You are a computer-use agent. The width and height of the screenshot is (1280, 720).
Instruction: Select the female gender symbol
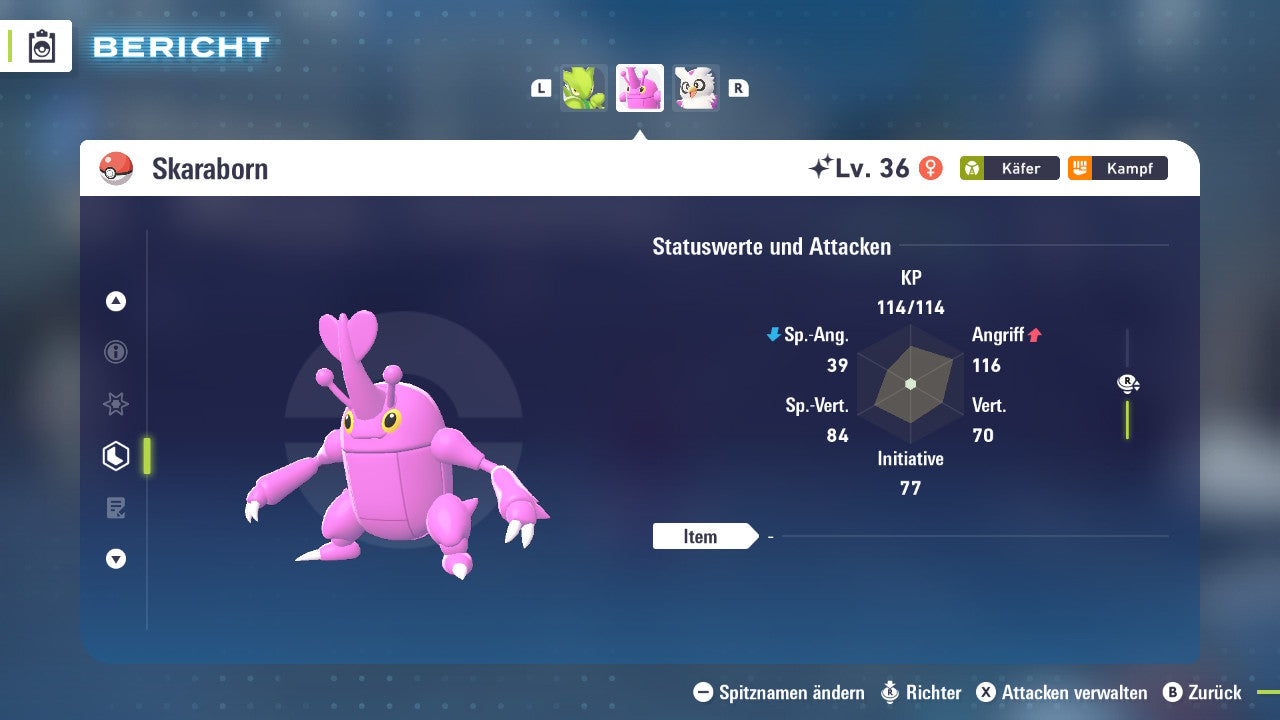932,169
